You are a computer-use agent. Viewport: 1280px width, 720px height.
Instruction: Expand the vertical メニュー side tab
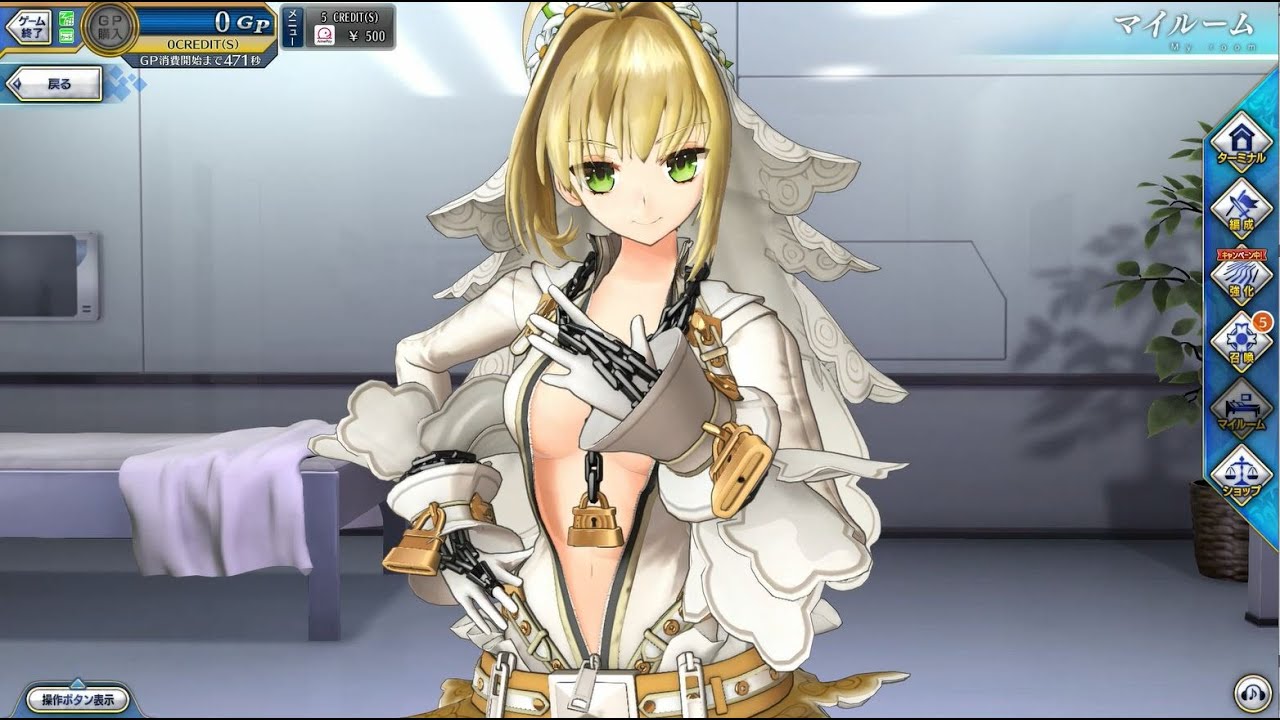click(292, 27)
